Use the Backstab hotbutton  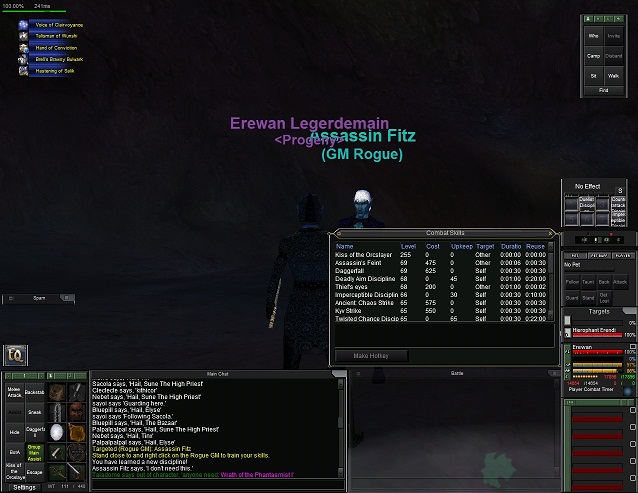(x=34, y=391)
